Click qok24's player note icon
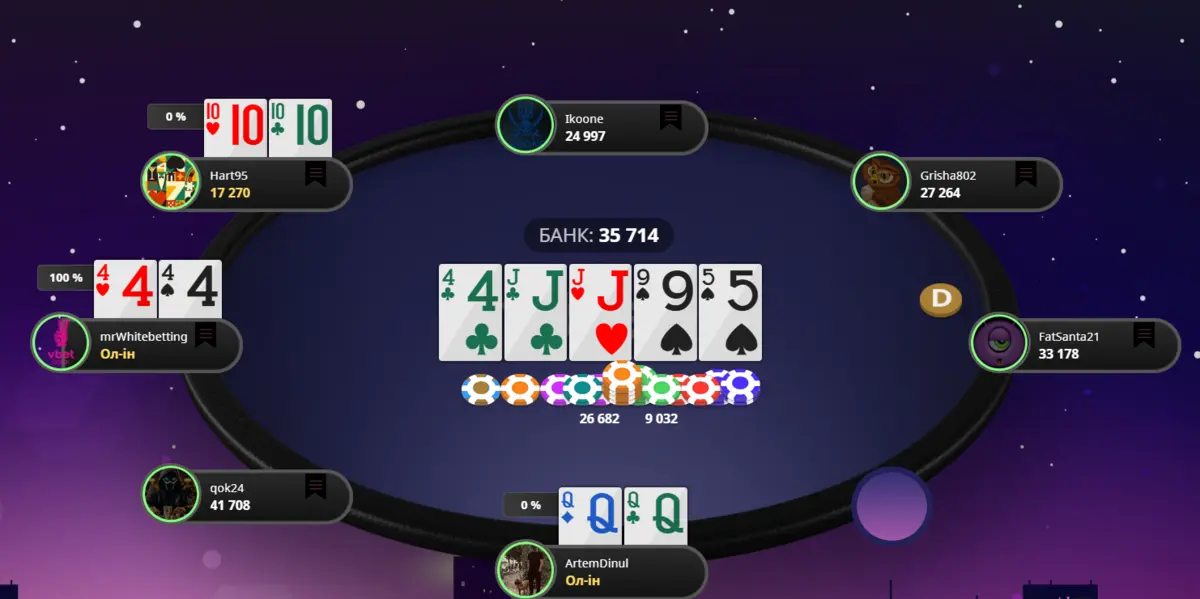The image size is (1200, 599). tap(316, 487)
